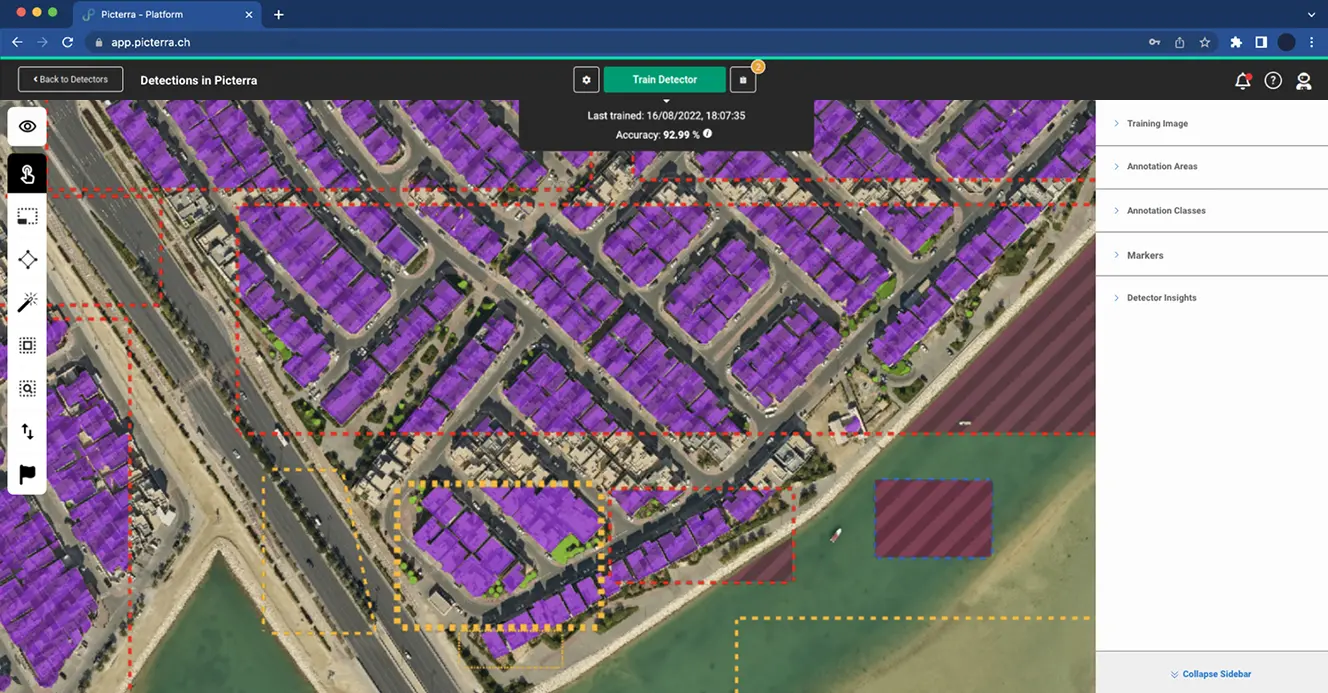Choose the polygon outline tool
The height and width of the screenshot is (693, 1328).
tap(27, 260)
